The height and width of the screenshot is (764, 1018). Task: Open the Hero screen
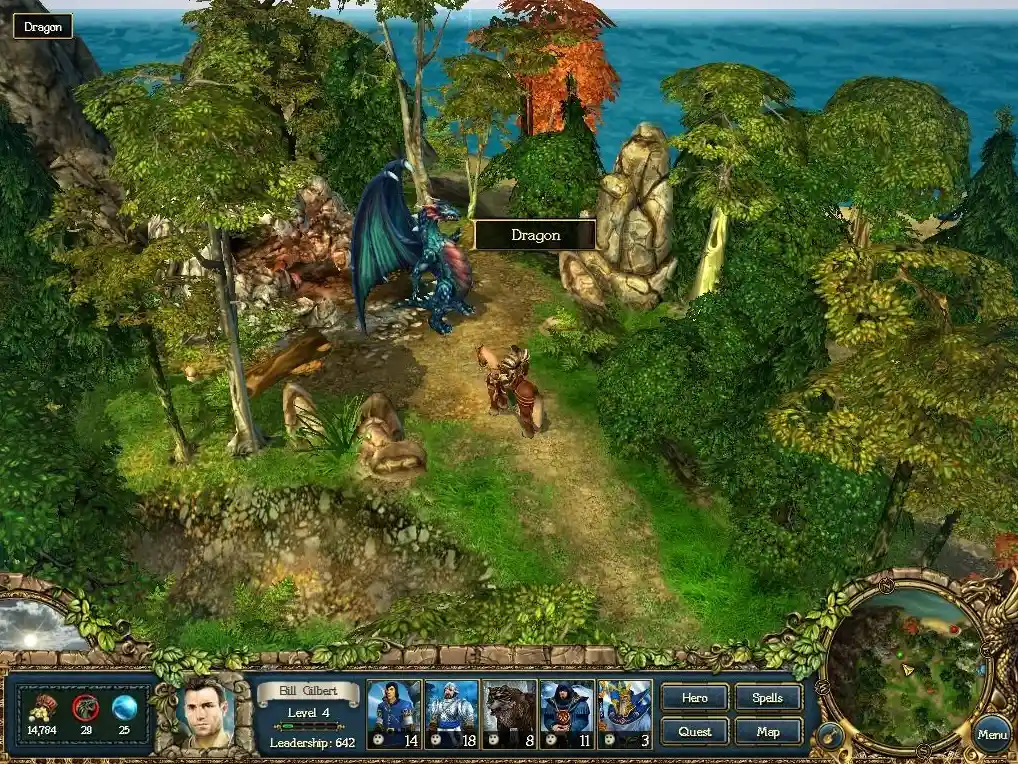694,698
